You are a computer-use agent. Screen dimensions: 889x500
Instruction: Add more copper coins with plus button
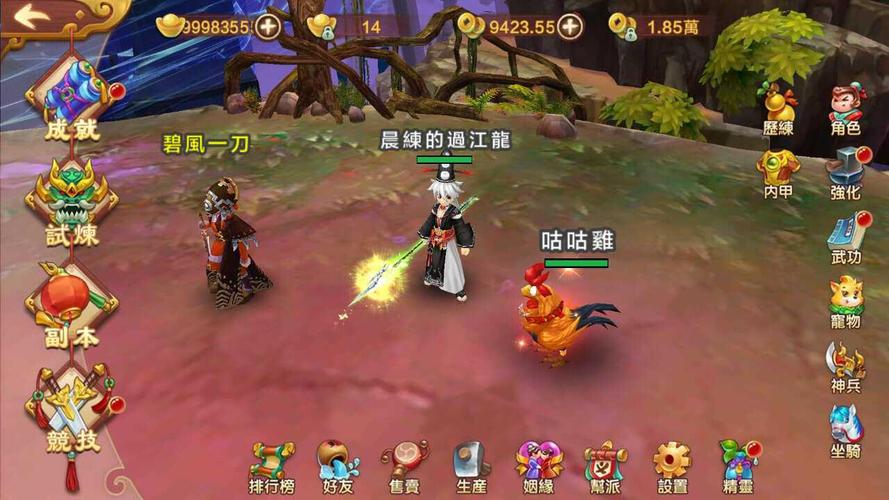pyautogui.click(x=570, y=26)
